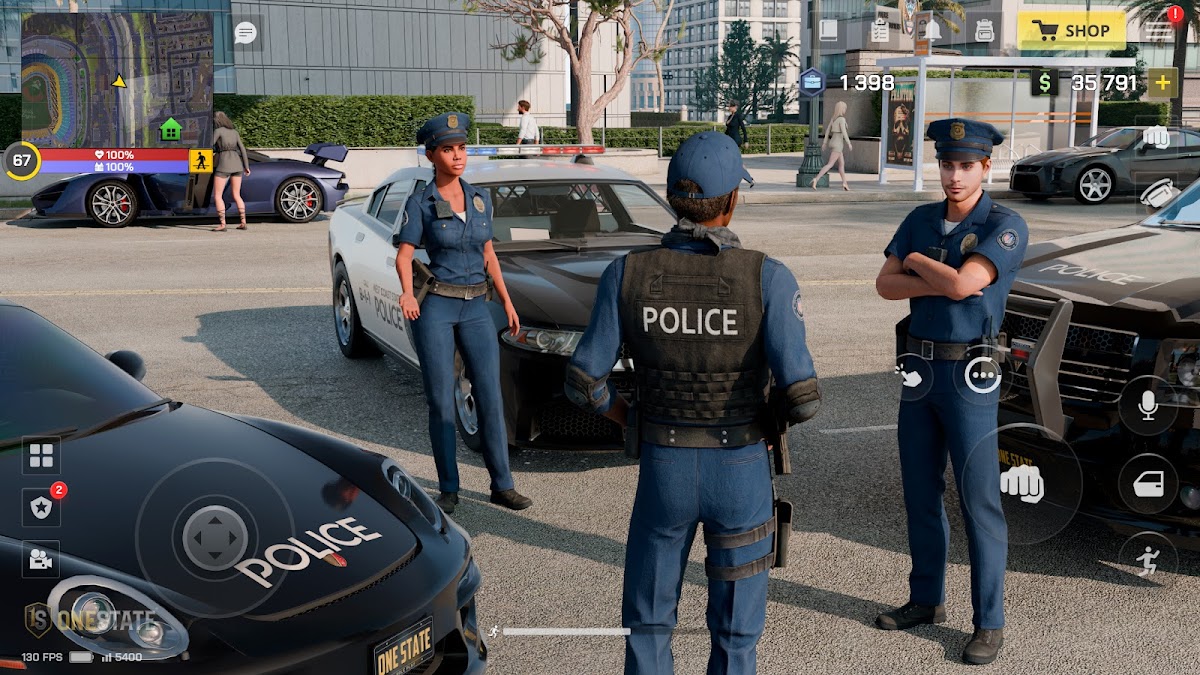Open the book journal icon
This screenshot has height=675, width=1200.
828,31
